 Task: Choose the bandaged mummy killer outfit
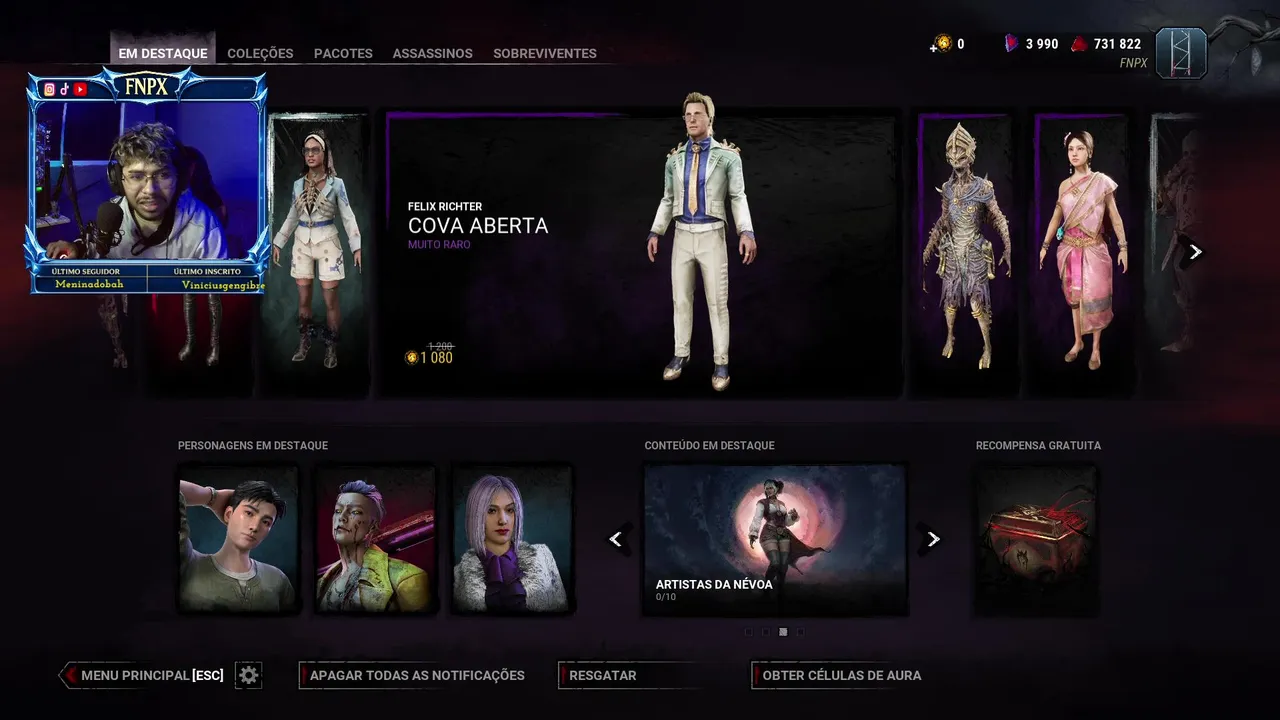coord(964,250)
